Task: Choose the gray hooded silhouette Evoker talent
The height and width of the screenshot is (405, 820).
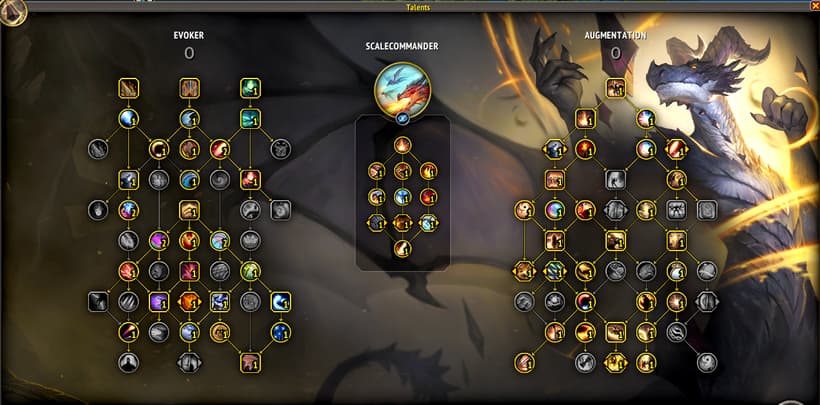Action: (128, 361)
